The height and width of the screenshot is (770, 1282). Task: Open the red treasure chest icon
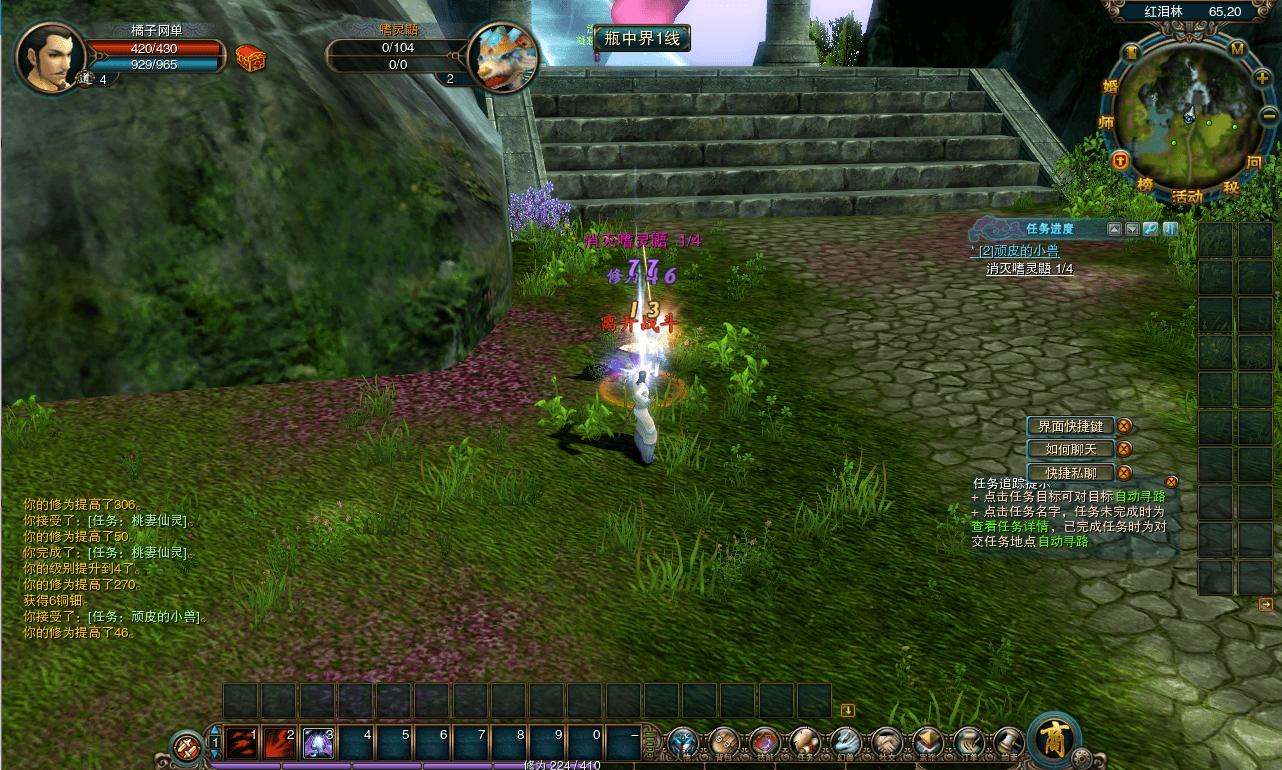[x=250, y=59]
